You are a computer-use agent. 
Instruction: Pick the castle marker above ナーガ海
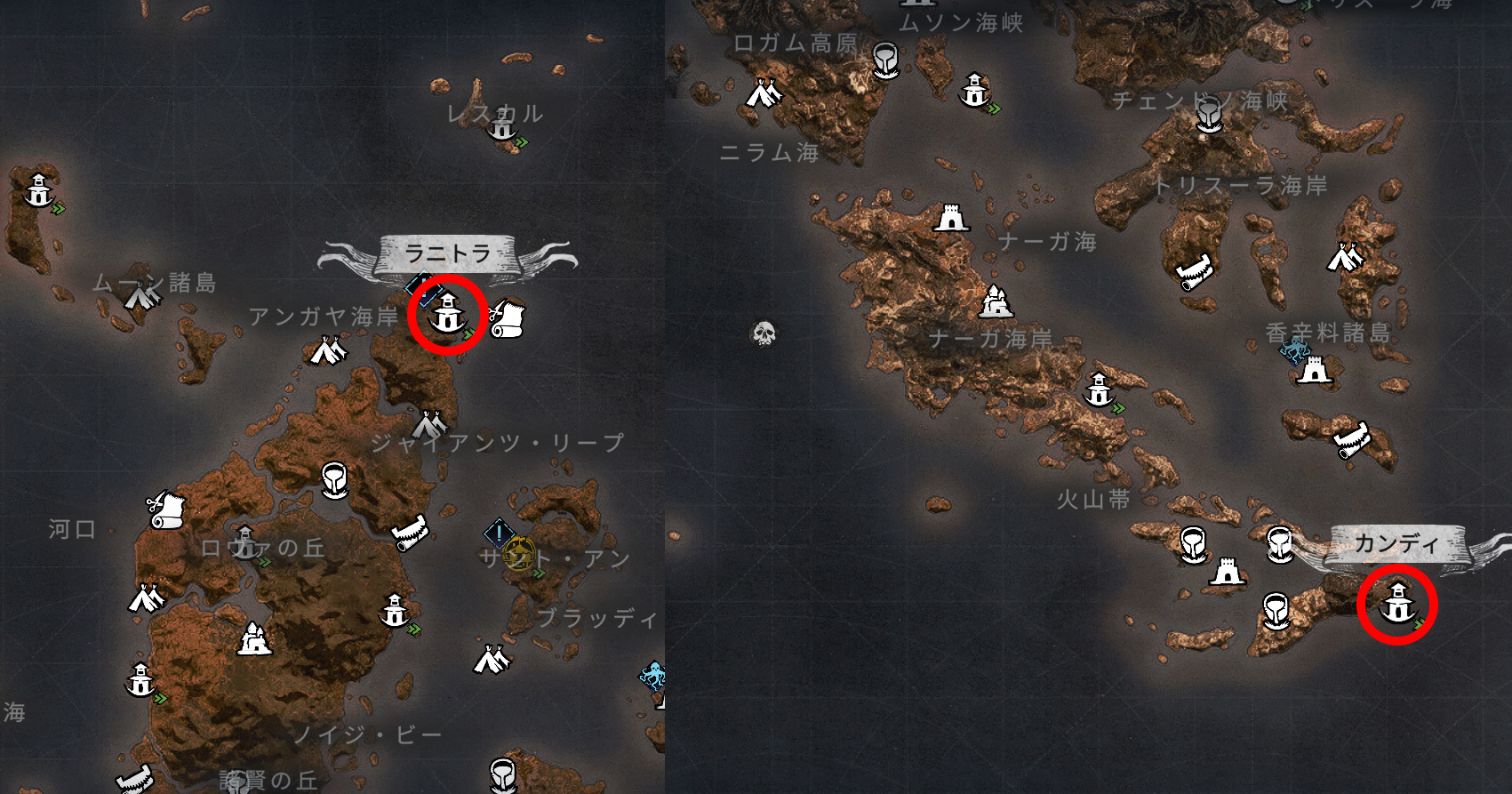click(x=950, y=217)
